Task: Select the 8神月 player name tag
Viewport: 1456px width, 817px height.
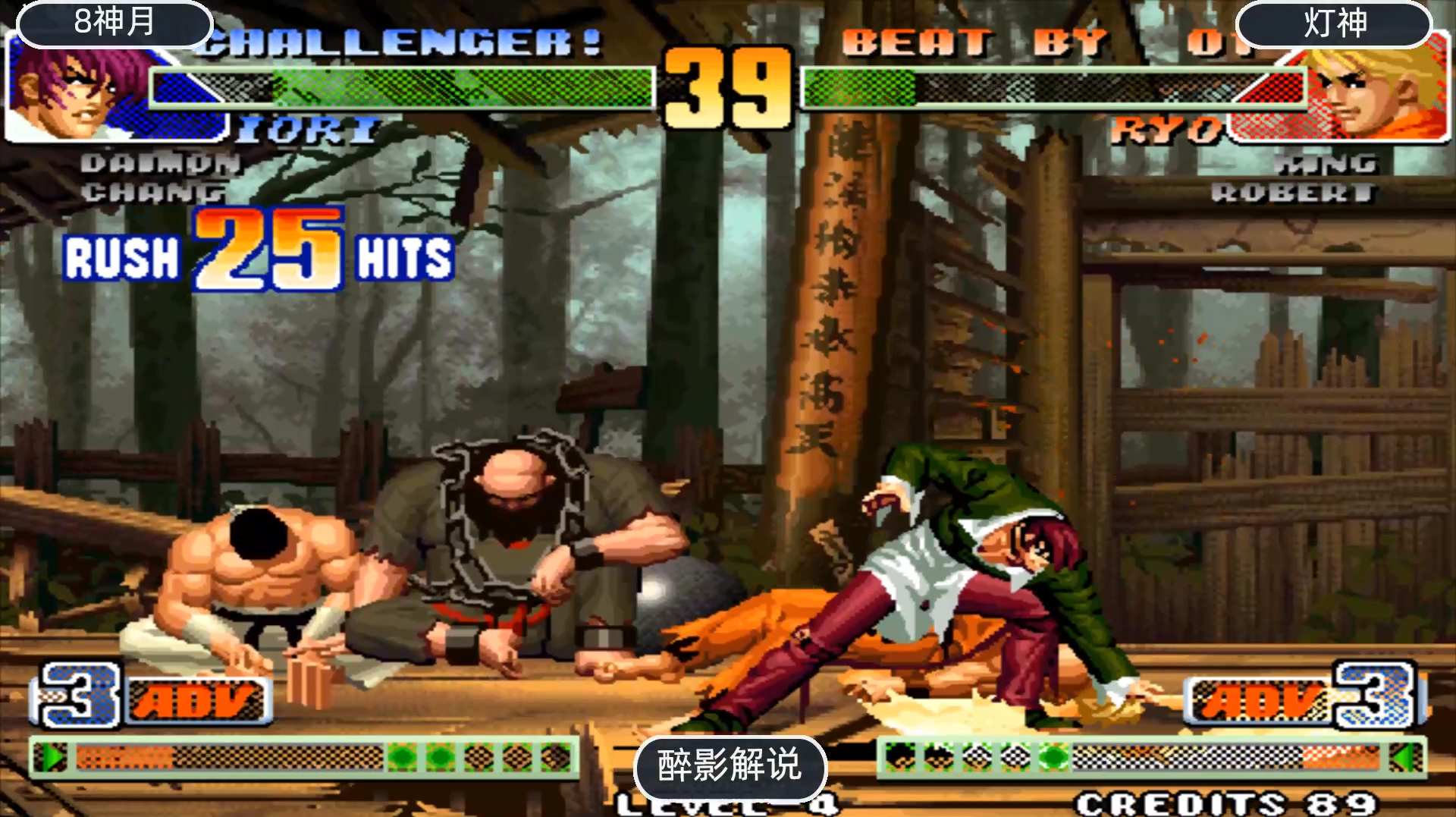Action: point(114,23)
